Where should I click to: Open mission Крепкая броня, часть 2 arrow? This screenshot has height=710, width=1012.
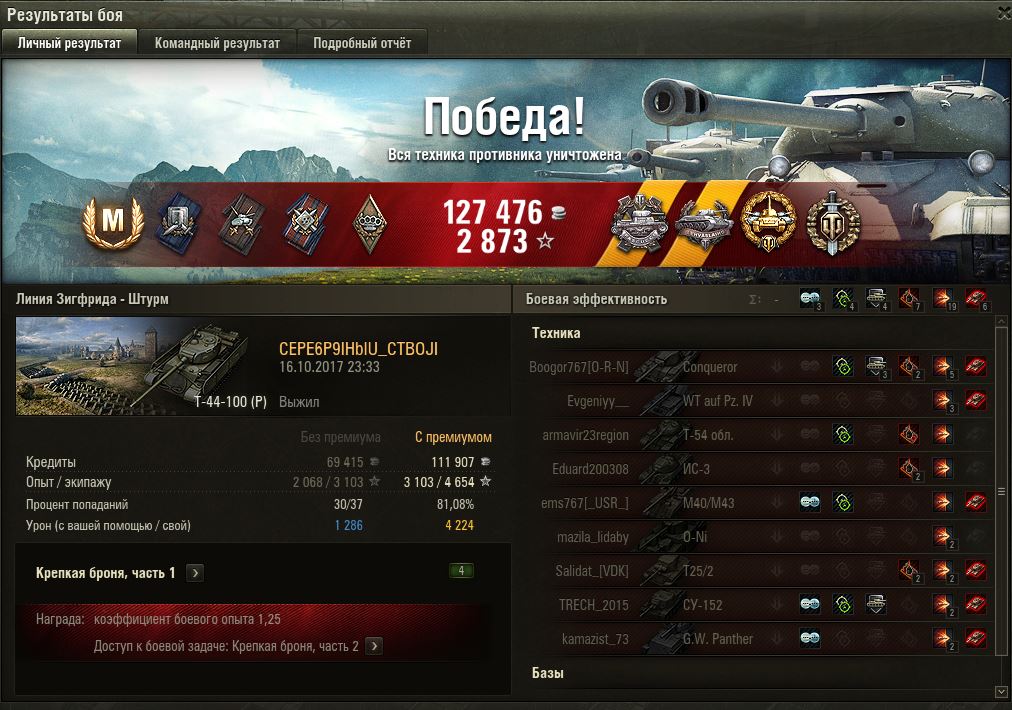click(x=374, y=646)
